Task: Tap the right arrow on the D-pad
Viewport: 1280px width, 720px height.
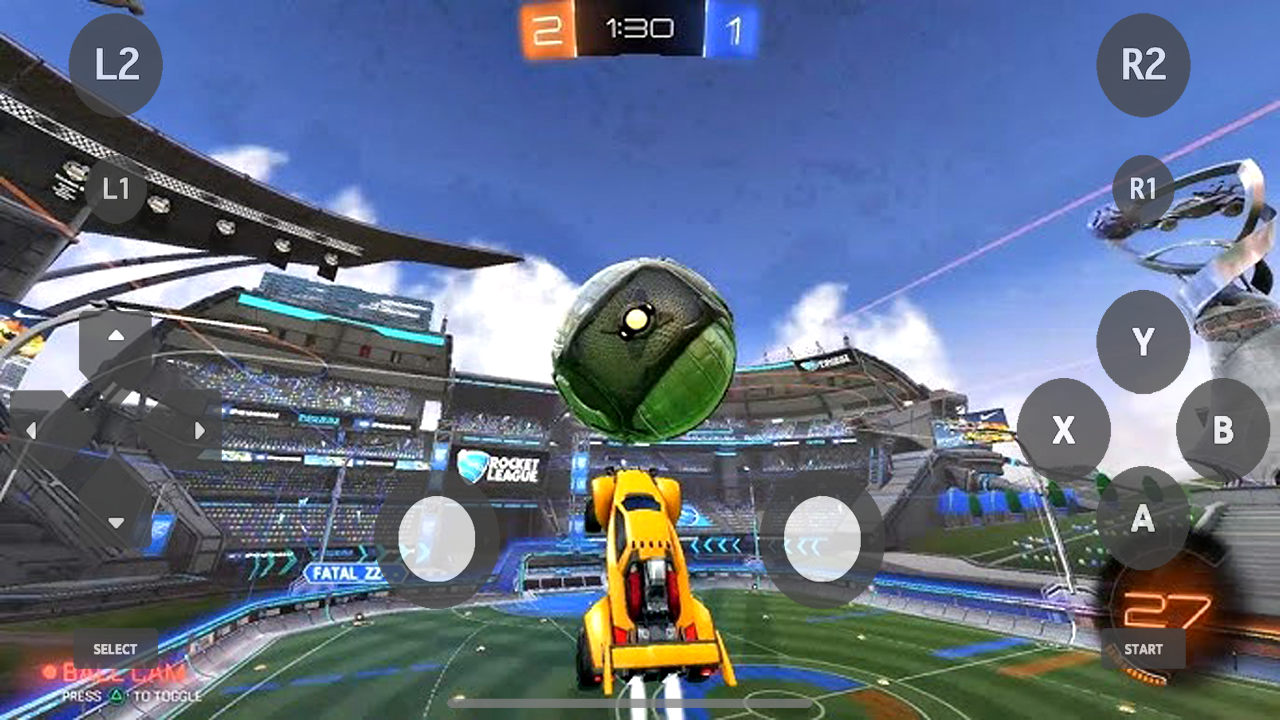Action: pyautogui.click(x=199, y=431)
